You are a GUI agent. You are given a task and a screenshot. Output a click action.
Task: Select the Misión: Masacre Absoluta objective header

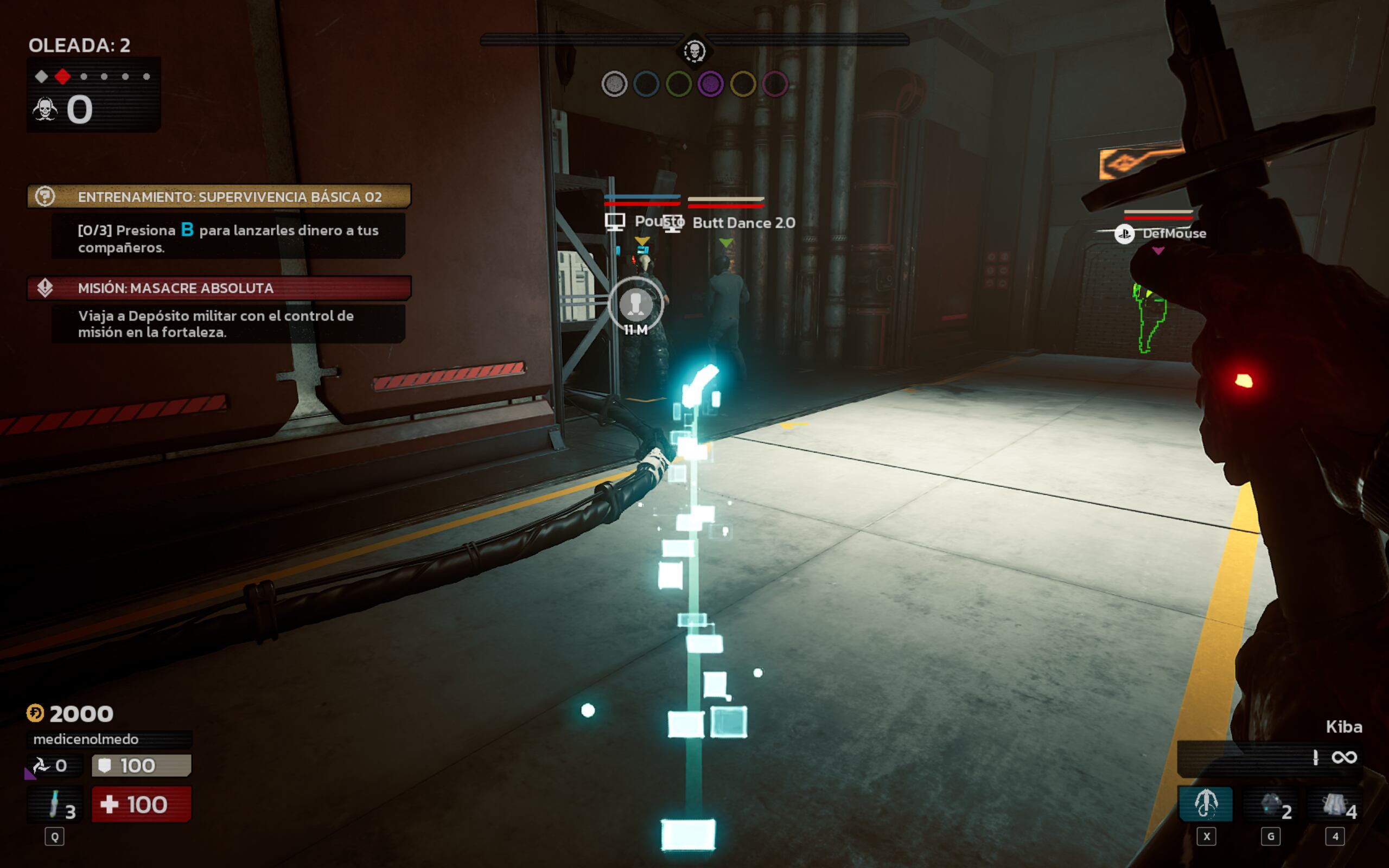coord(219,288)
